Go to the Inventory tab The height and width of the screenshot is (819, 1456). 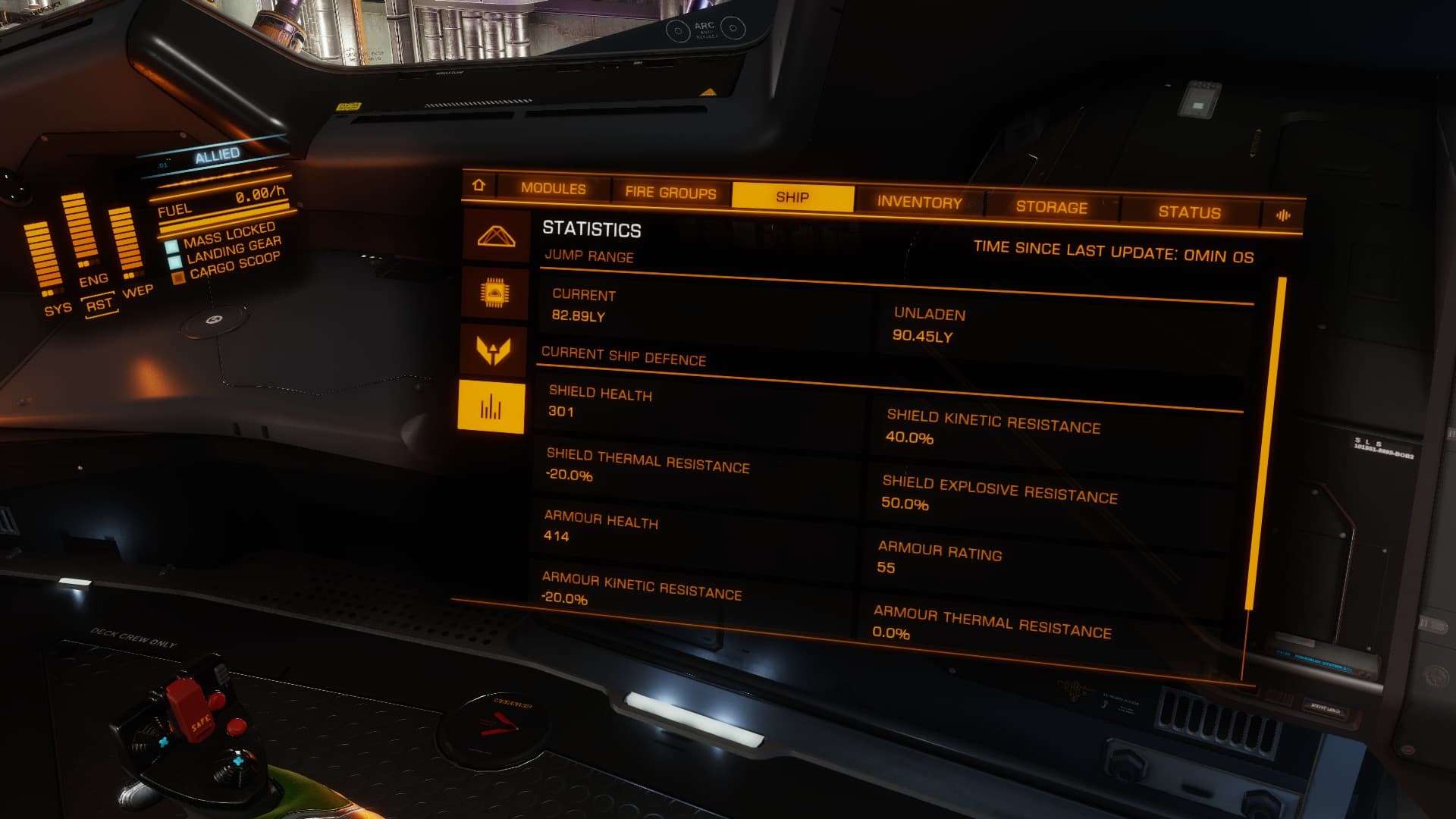click(x=919, y=202)
